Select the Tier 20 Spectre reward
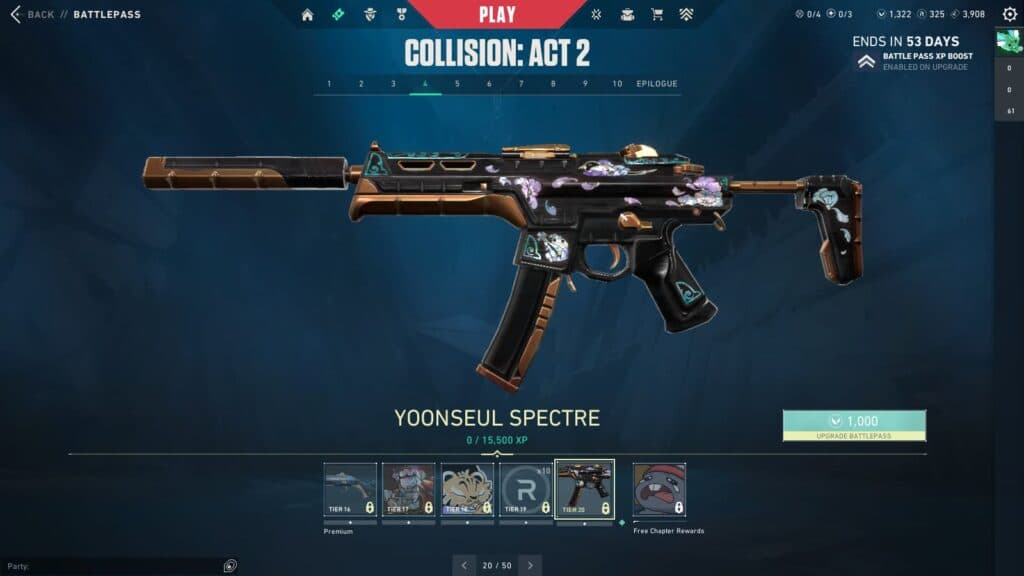1024x576 pixels. (x=584, y=489)
